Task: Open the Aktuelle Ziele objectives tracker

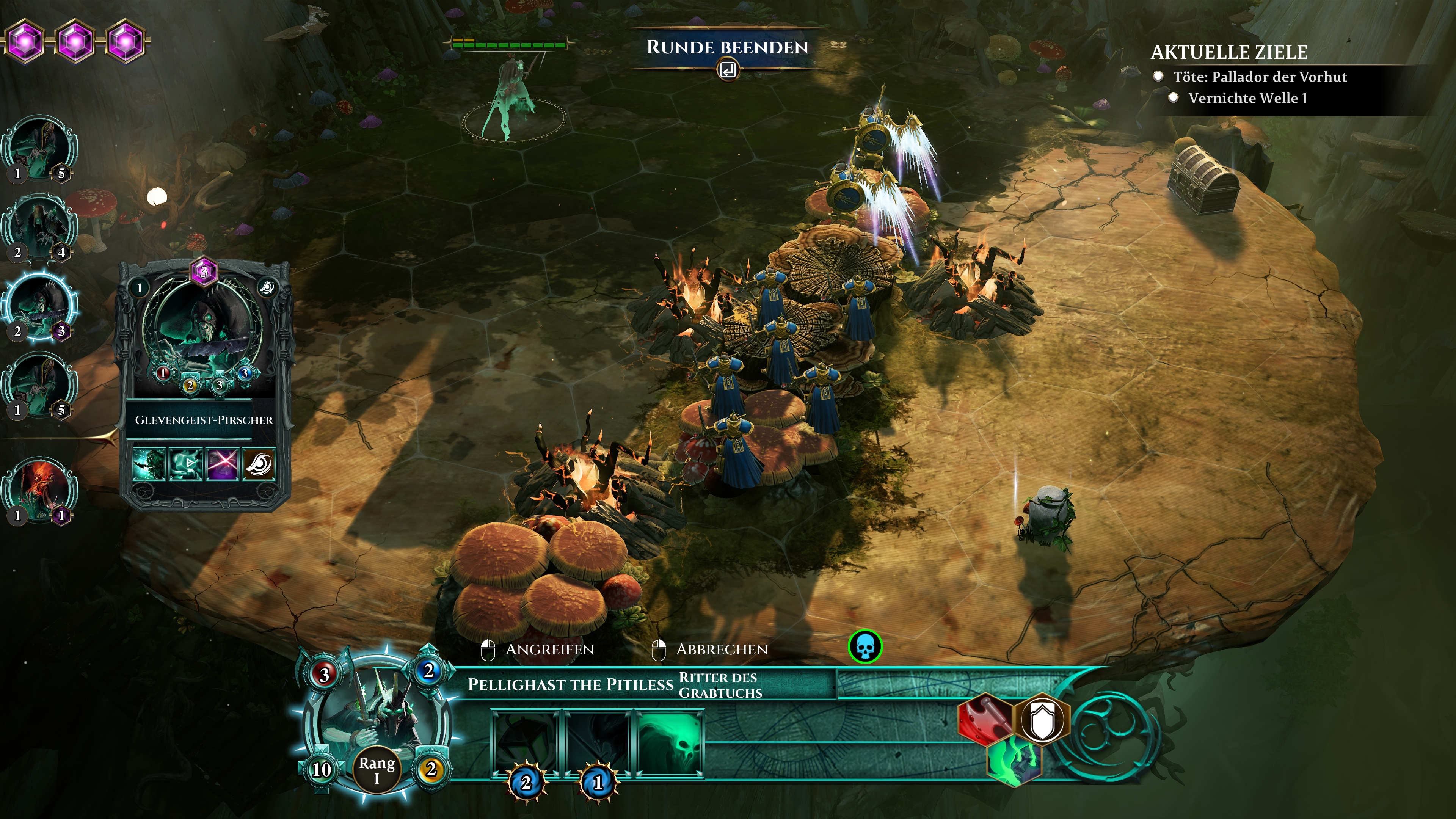Action: click(x=1229, y=53)
